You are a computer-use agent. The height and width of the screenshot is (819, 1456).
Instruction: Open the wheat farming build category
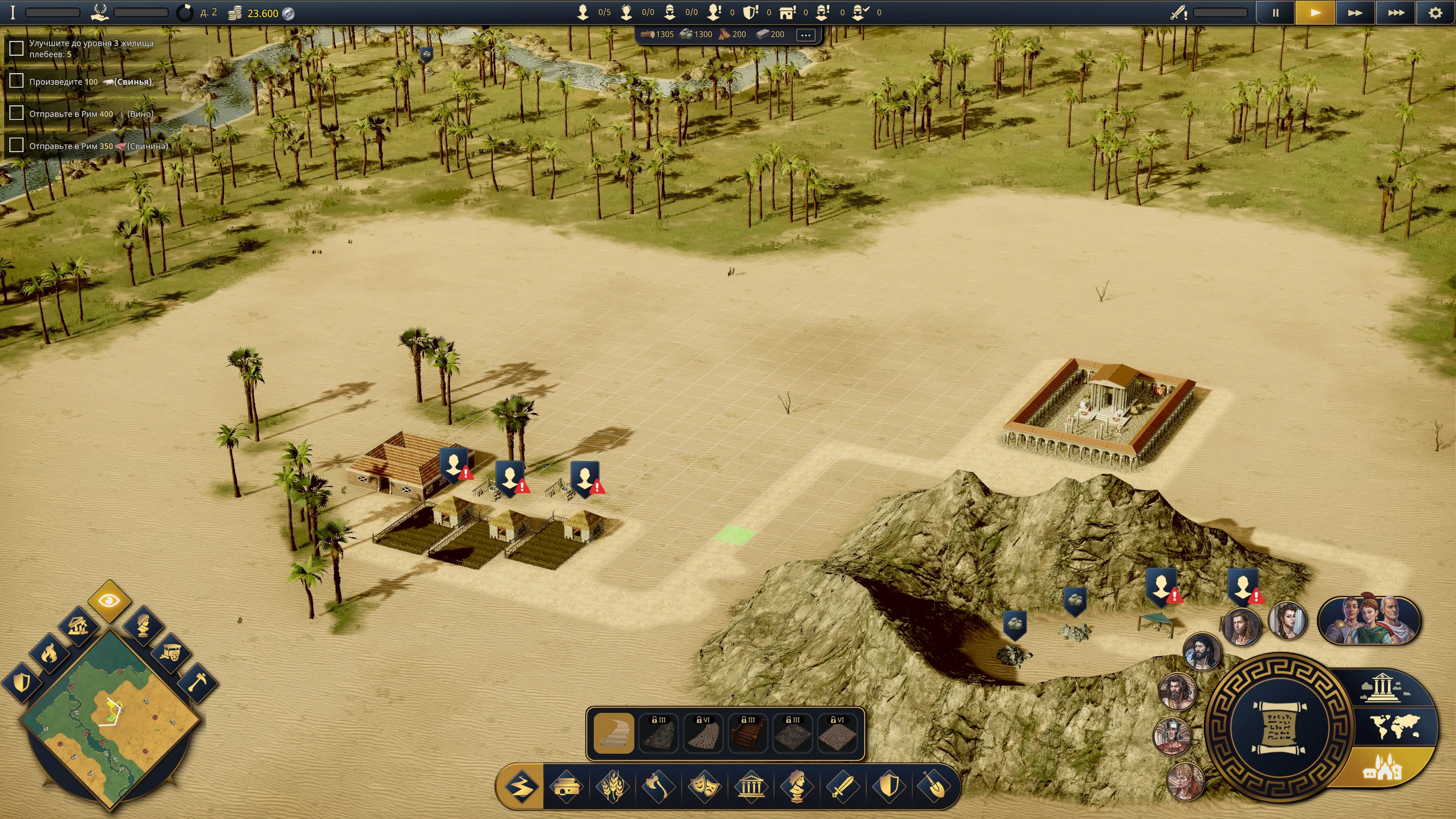(612, 786)
